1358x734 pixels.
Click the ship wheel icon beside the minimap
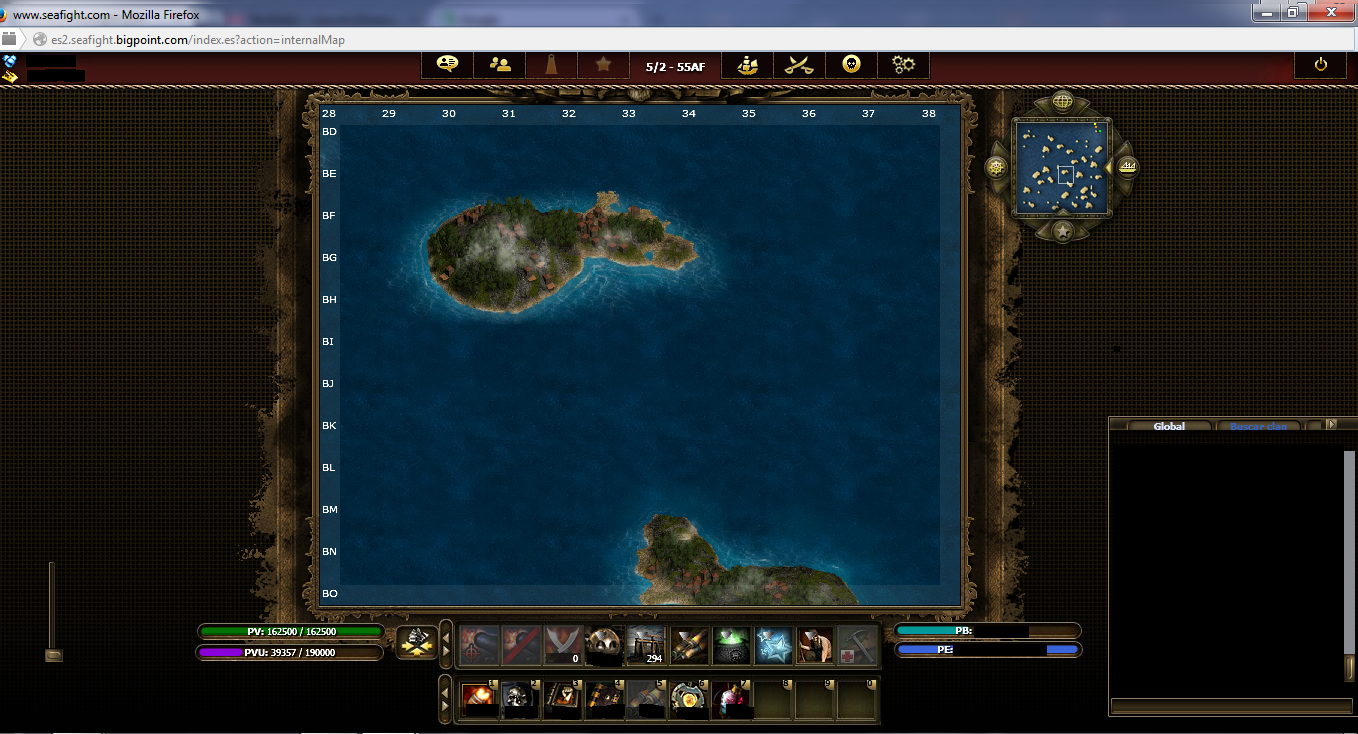click(x=996, y=167)
